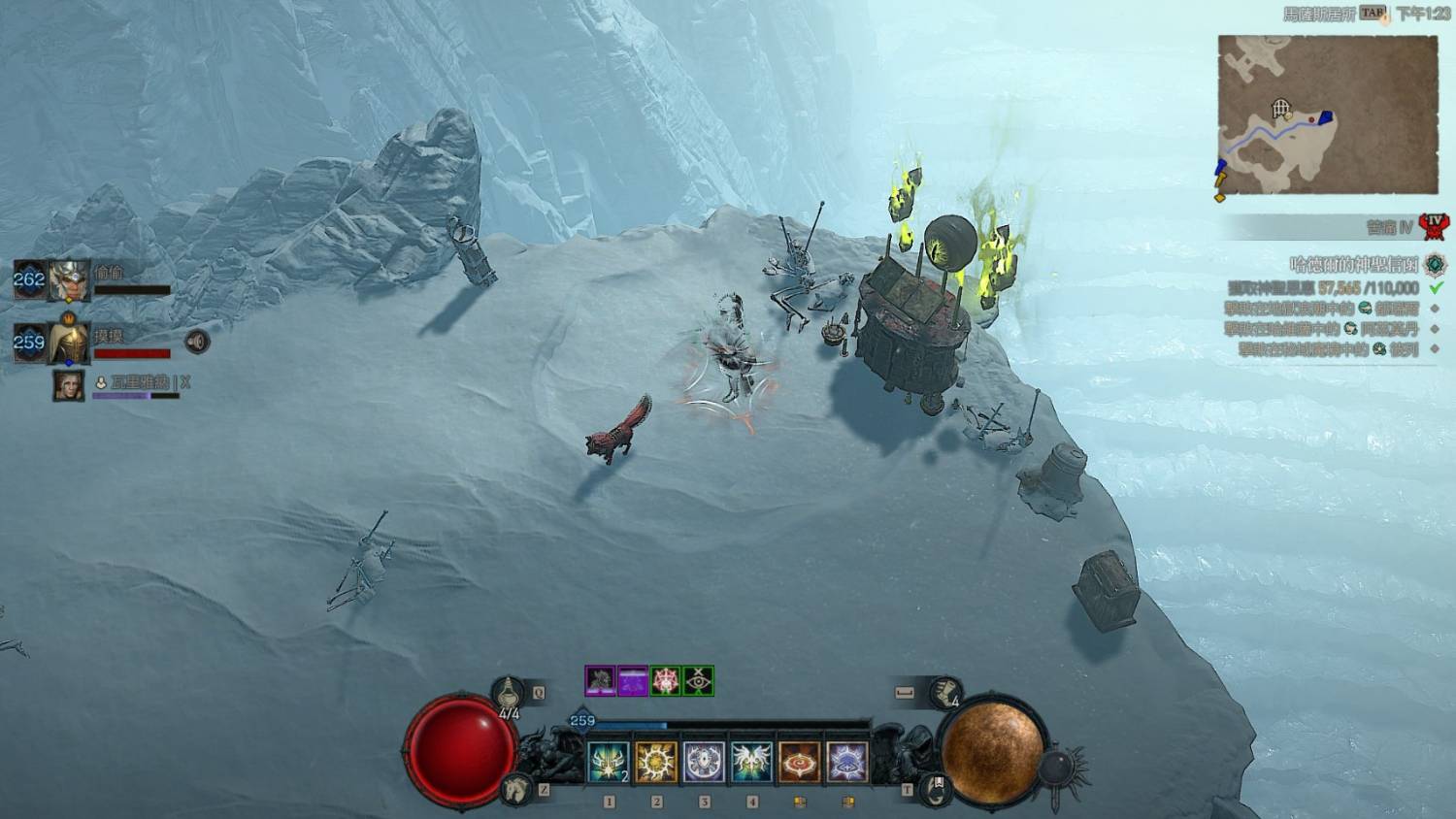Inspect the green-bordered eye buff icon

click(699, 680)
